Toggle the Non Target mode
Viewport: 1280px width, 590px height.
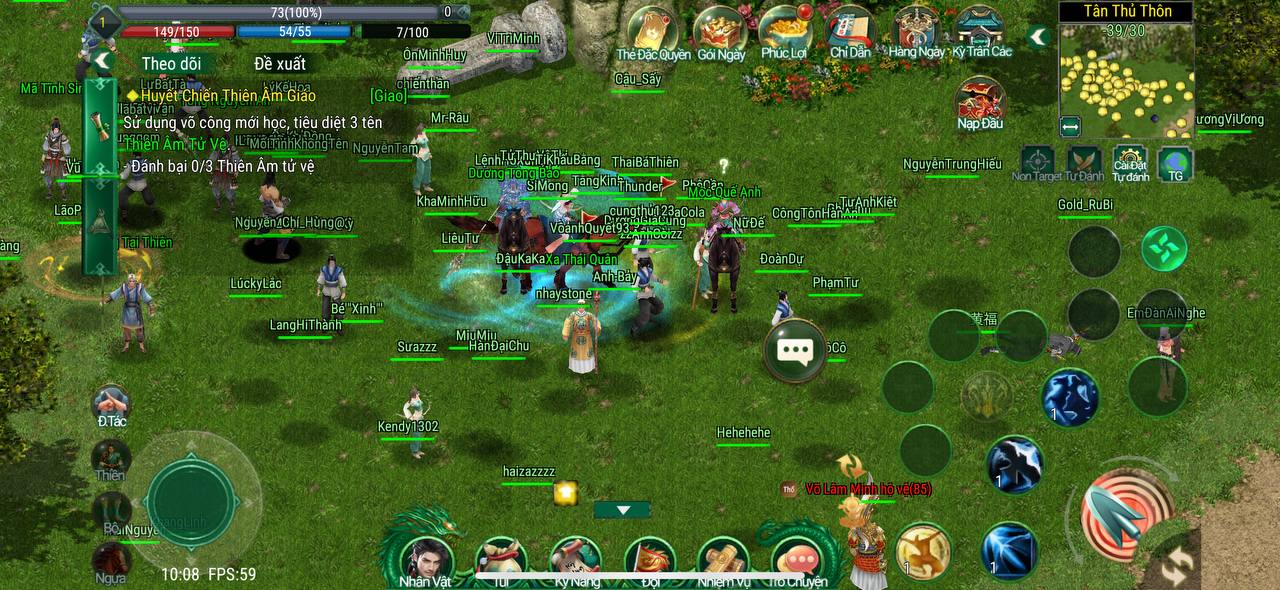coord(1036,162)
